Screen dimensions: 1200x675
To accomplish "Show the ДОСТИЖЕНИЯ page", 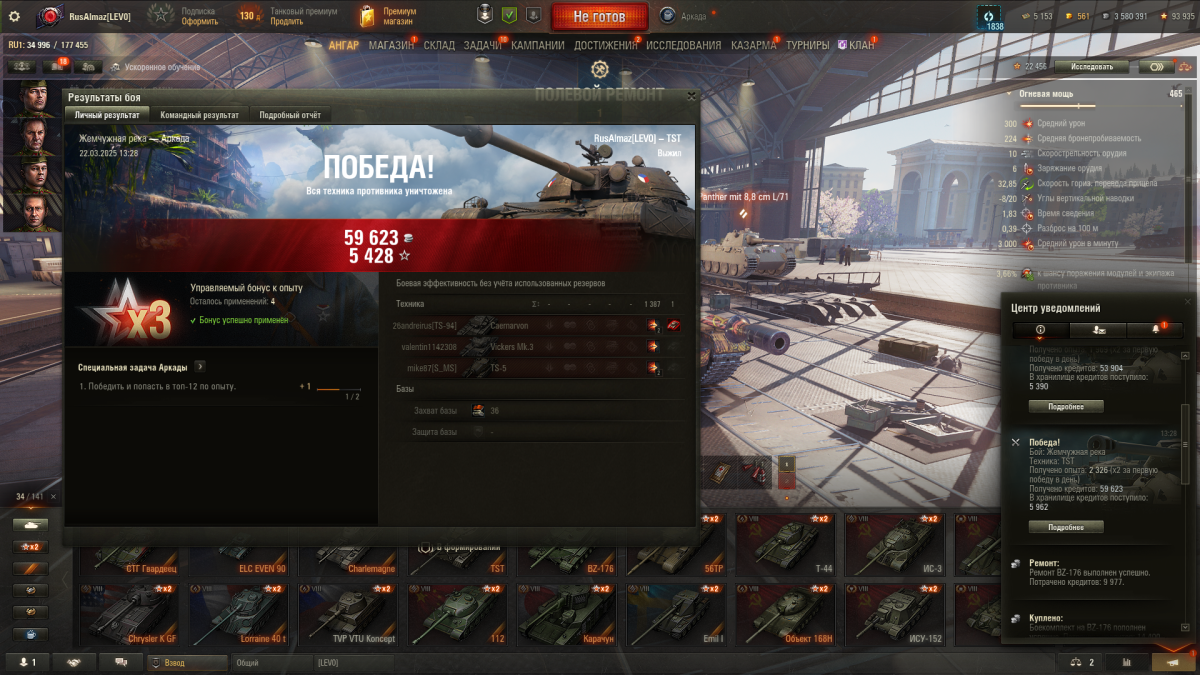I will (605, 45).
